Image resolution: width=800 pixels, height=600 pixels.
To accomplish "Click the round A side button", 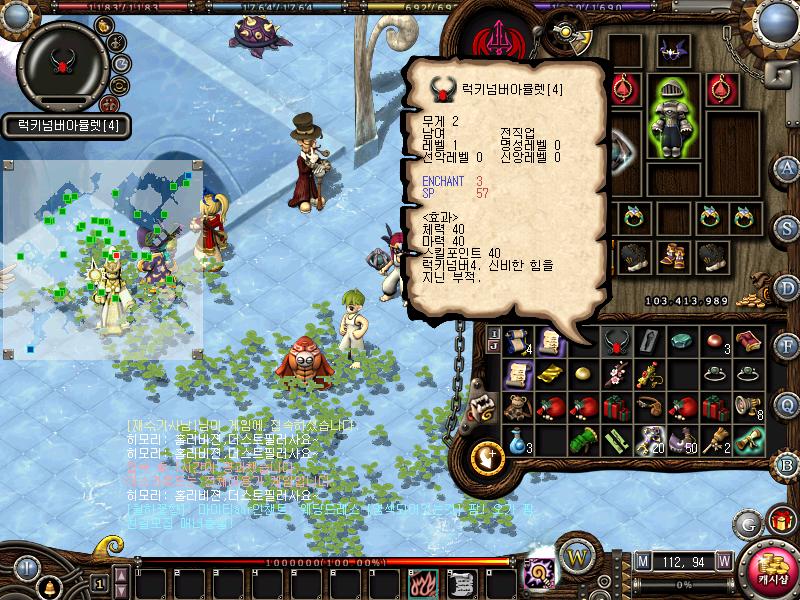I will 788,167.
